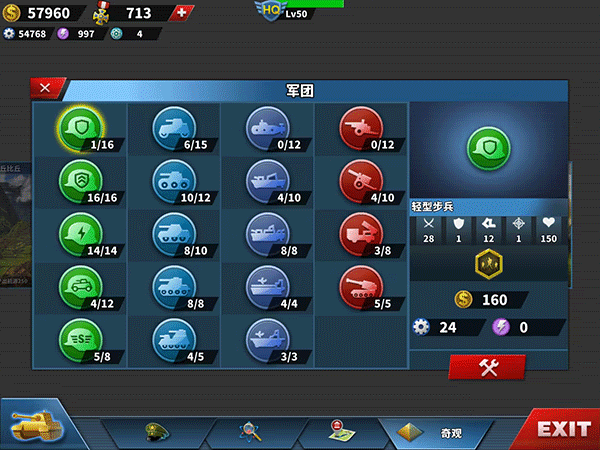Pick the green jeep unit (4/12)

[77, 285]
